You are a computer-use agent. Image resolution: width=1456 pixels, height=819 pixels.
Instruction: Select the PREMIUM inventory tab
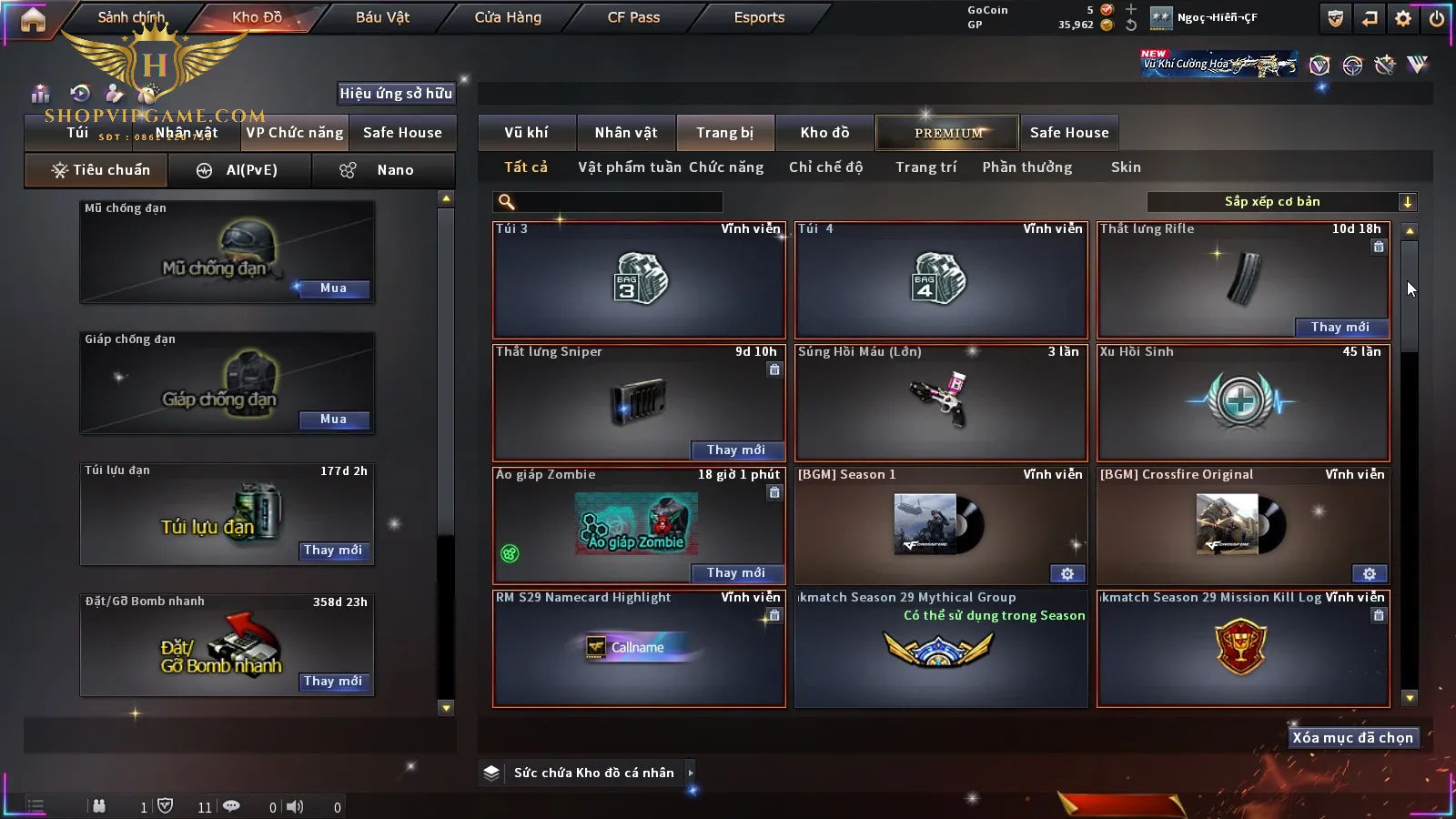coord(947,133)
